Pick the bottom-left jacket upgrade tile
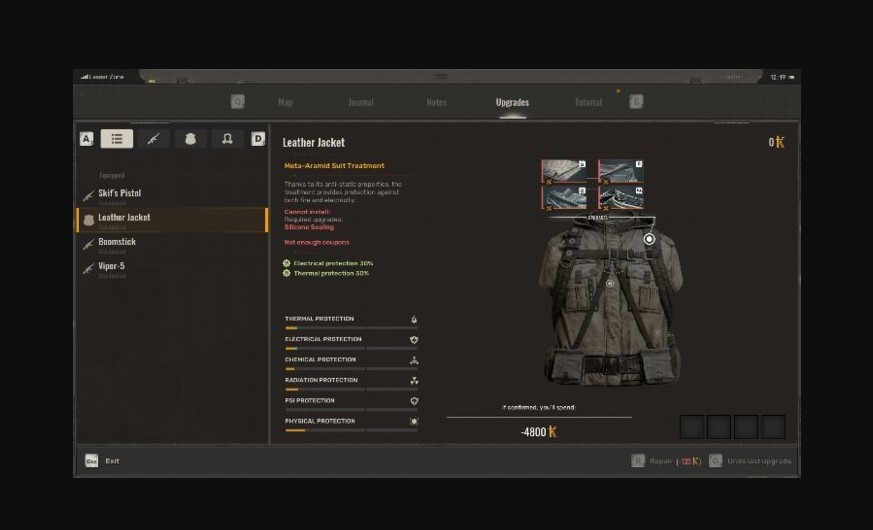873x530 pixels. click(x=564, y=197)
